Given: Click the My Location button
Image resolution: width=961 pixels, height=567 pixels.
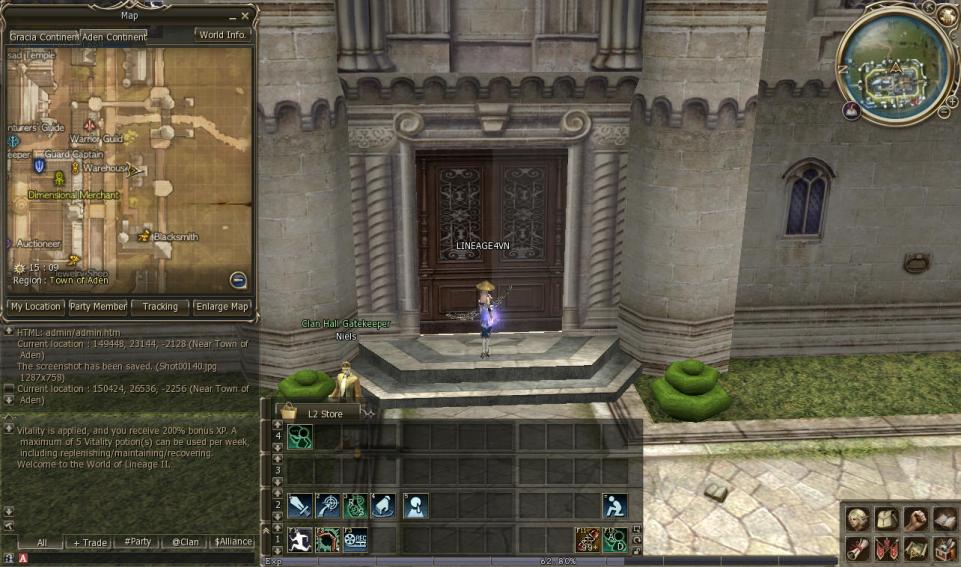Looking at the screenshot, I should [x=35, y=306].
